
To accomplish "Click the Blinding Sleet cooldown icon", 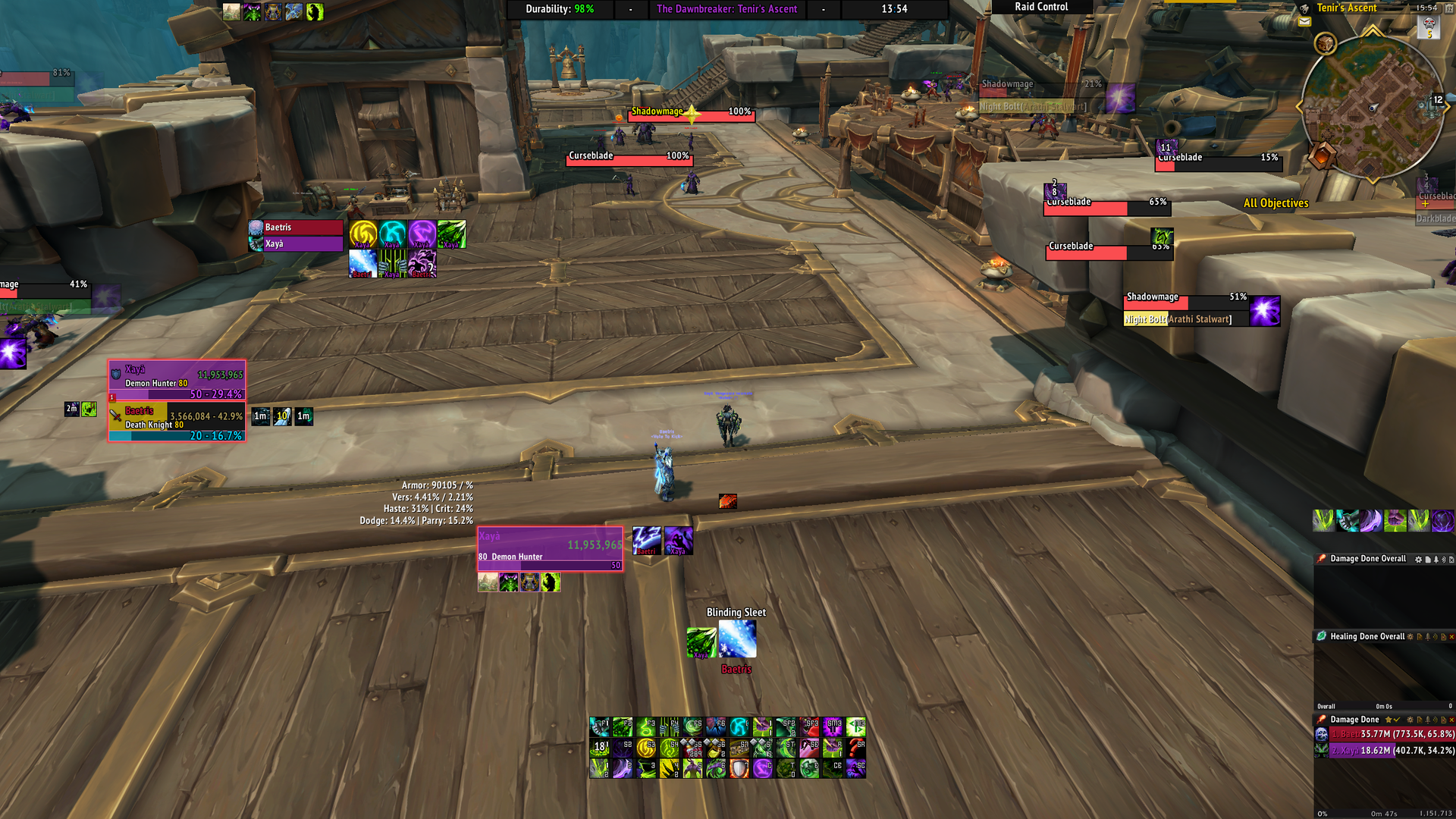I will click(x=737, y=639).
